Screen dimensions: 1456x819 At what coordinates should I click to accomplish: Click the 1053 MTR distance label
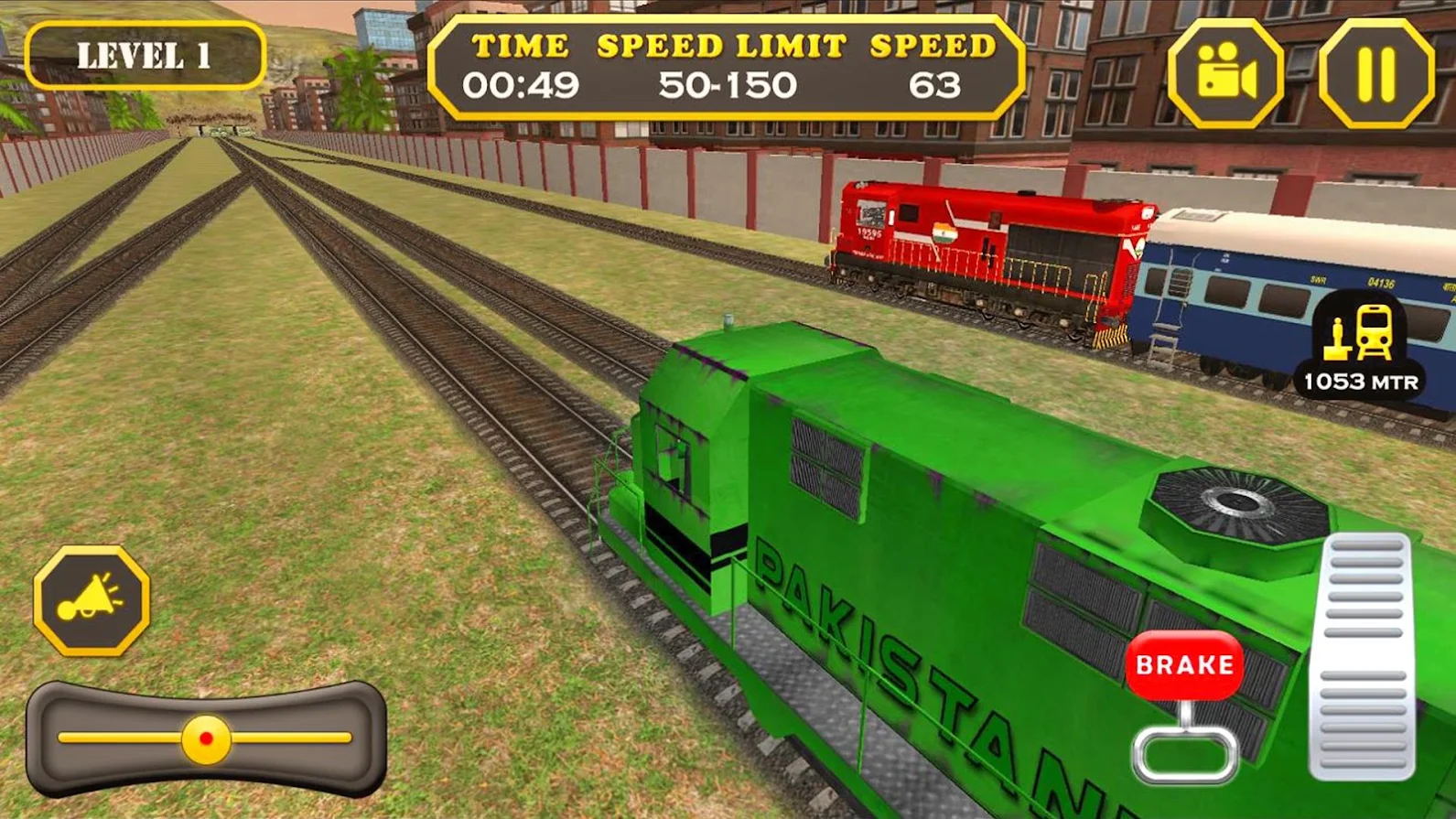point(1361,379)
